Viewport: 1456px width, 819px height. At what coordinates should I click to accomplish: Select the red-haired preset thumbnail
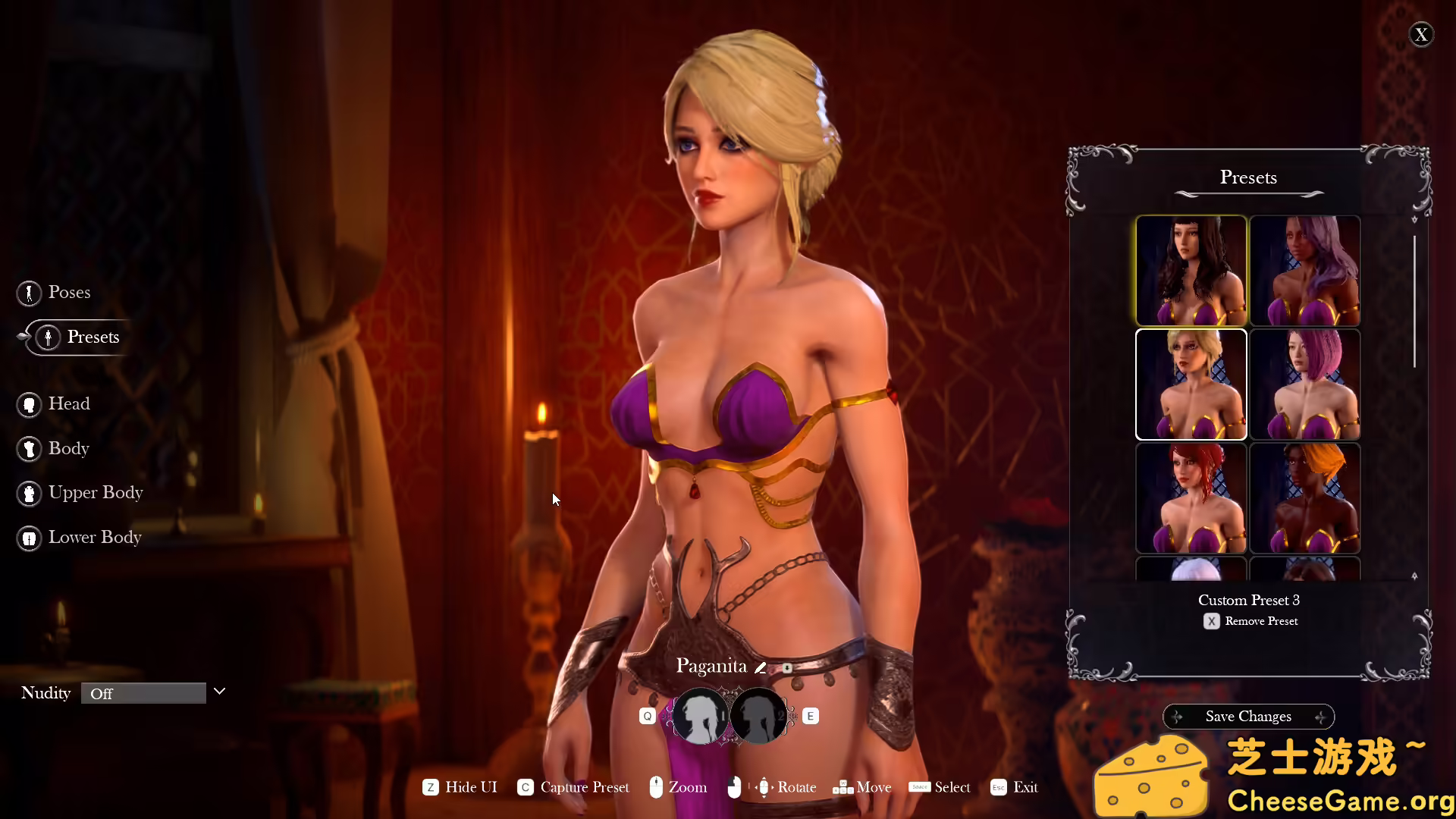coord(1191,497)
